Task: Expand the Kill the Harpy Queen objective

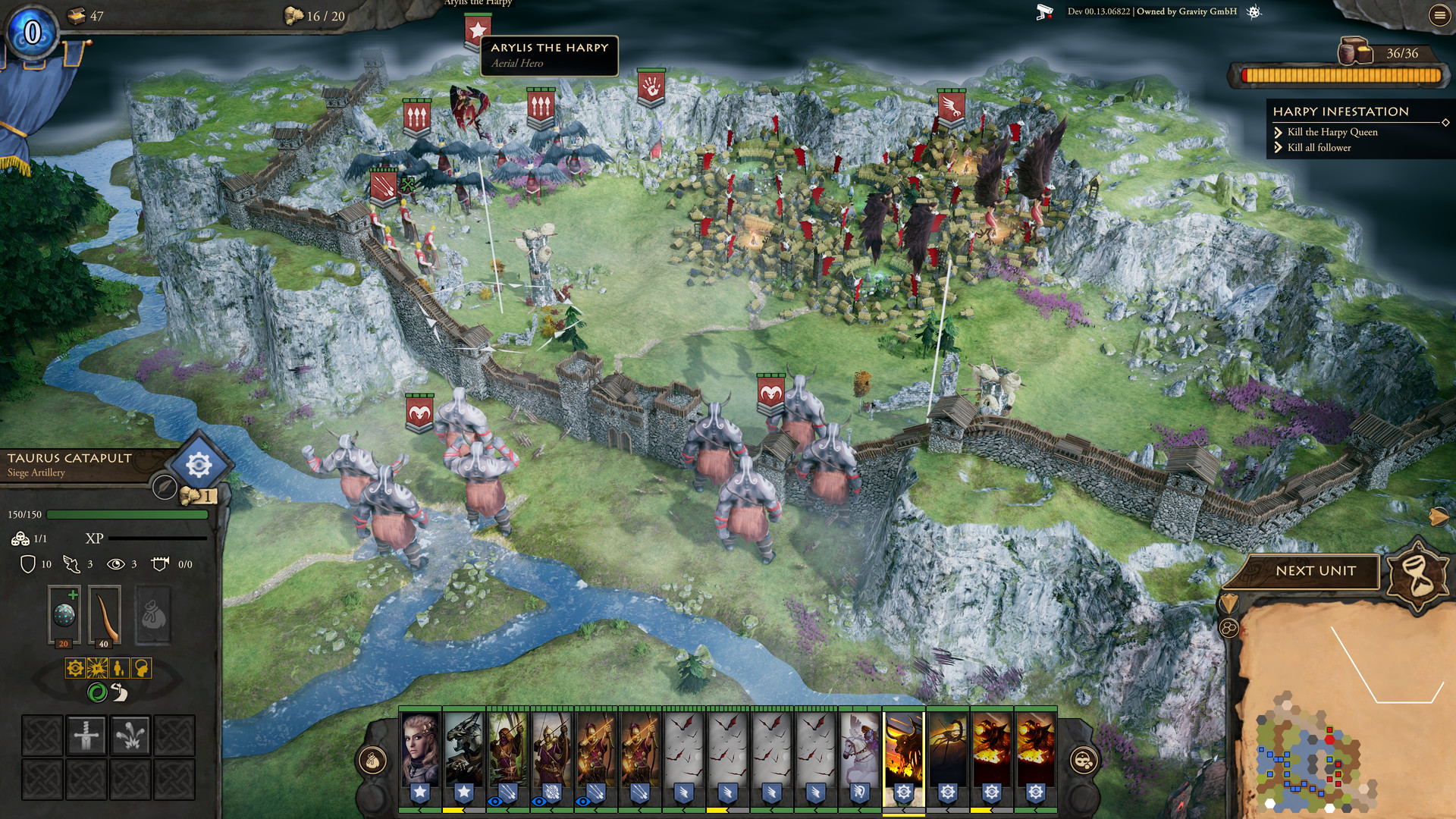Action: tap(1279, 133)
